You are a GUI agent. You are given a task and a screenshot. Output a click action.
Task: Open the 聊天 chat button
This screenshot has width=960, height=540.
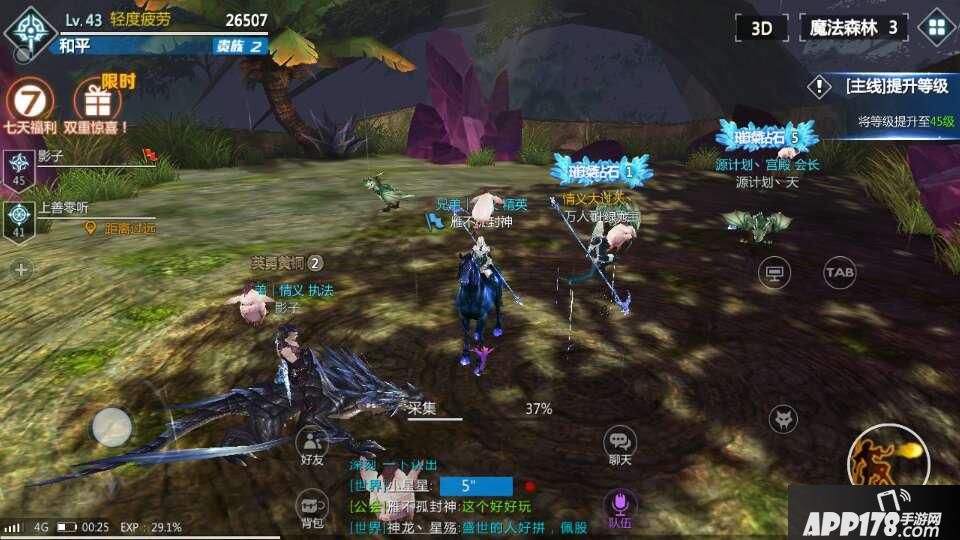coord(620,443)
